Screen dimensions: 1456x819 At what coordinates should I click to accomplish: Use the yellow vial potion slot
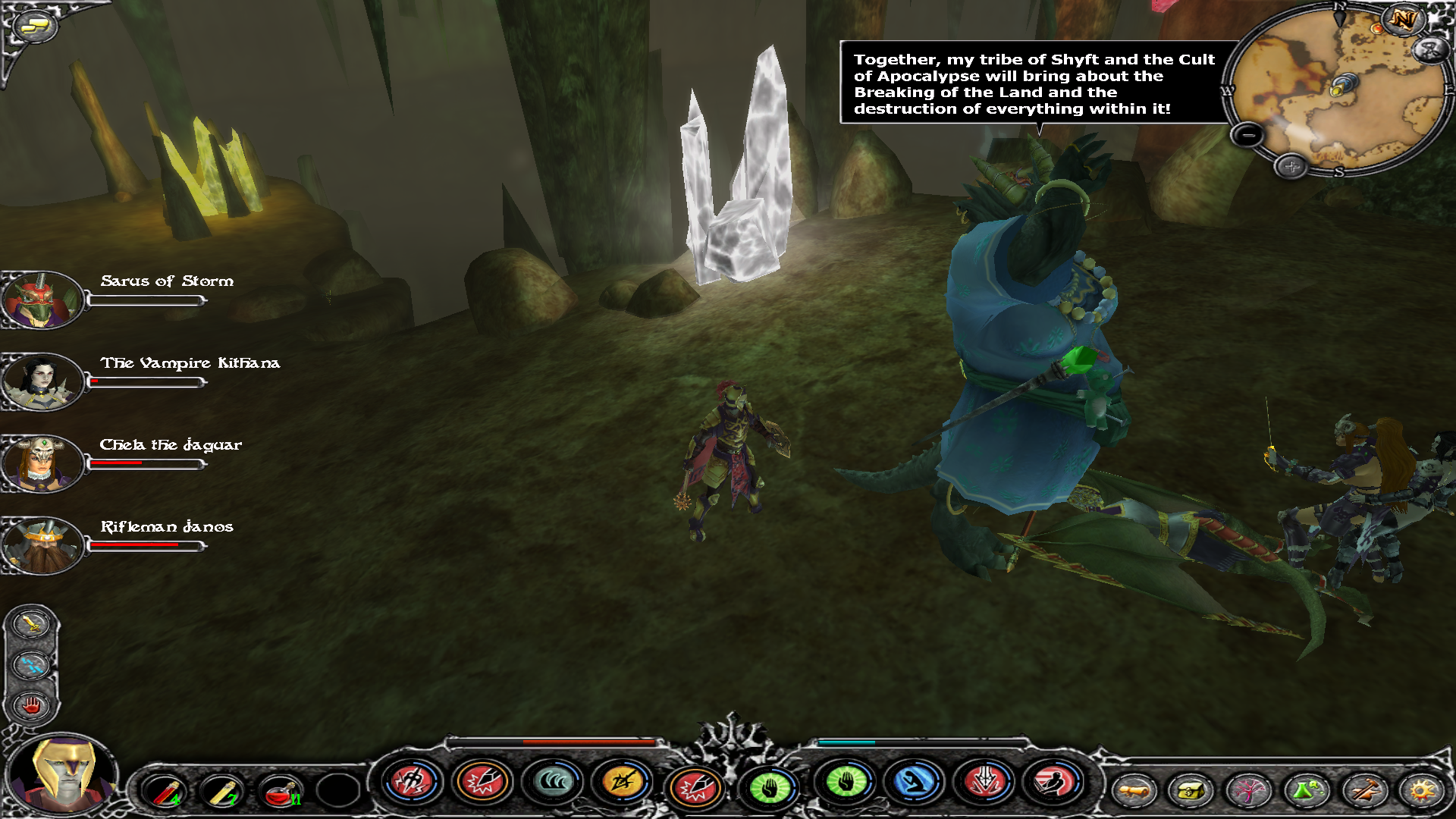pos(222,791)
